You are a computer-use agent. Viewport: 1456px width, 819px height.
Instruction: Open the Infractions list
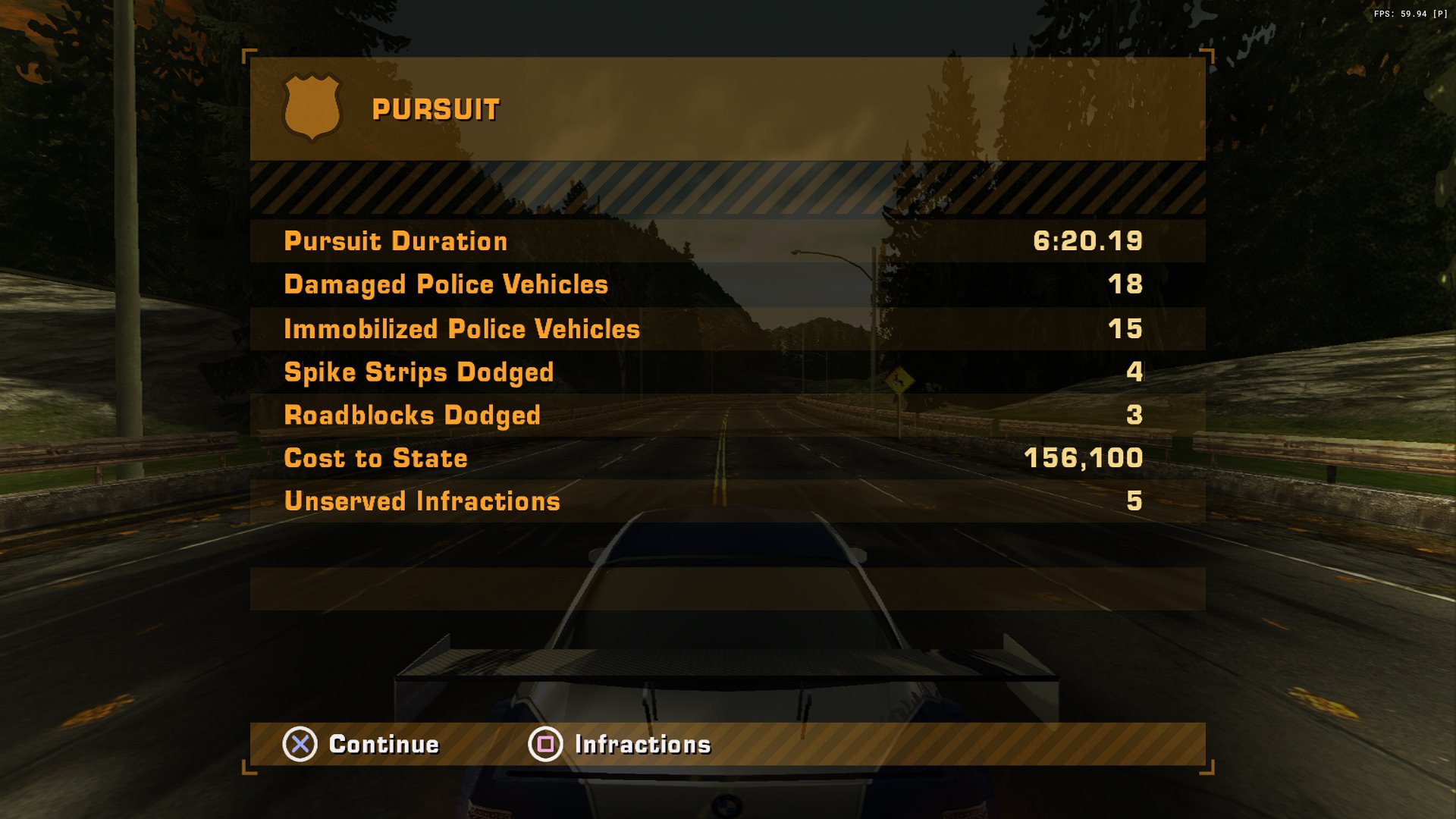pos(620,744)
